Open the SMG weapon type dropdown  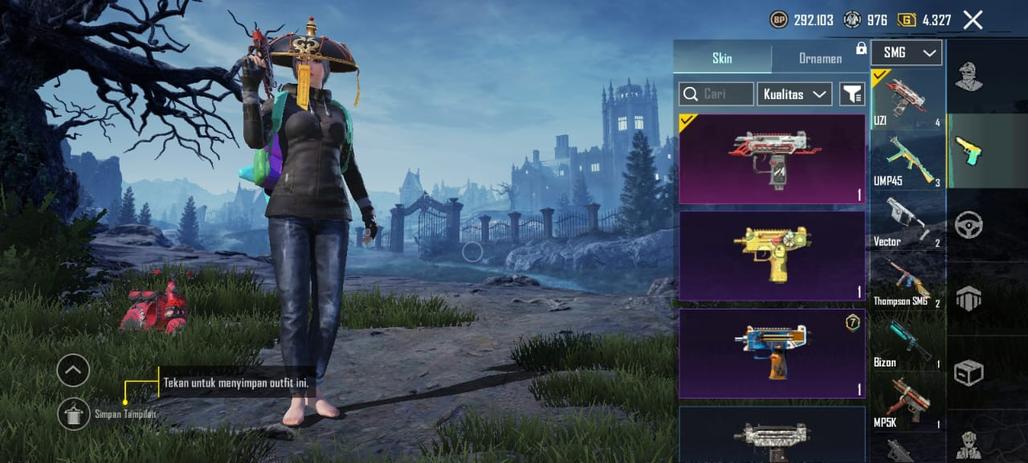coord(906,53)
